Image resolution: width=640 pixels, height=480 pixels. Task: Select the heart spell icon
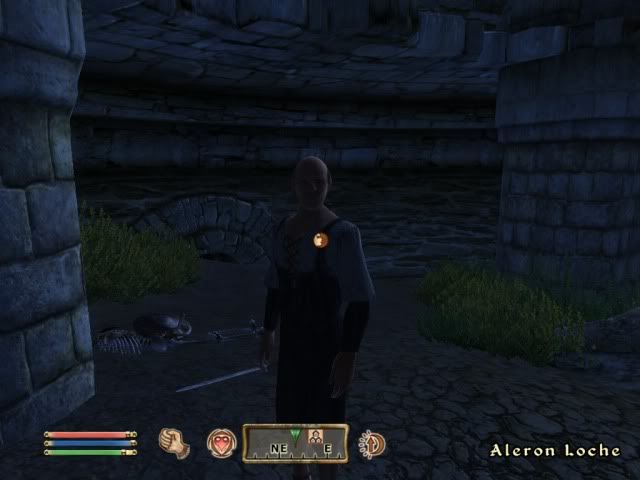coord(220,443)
